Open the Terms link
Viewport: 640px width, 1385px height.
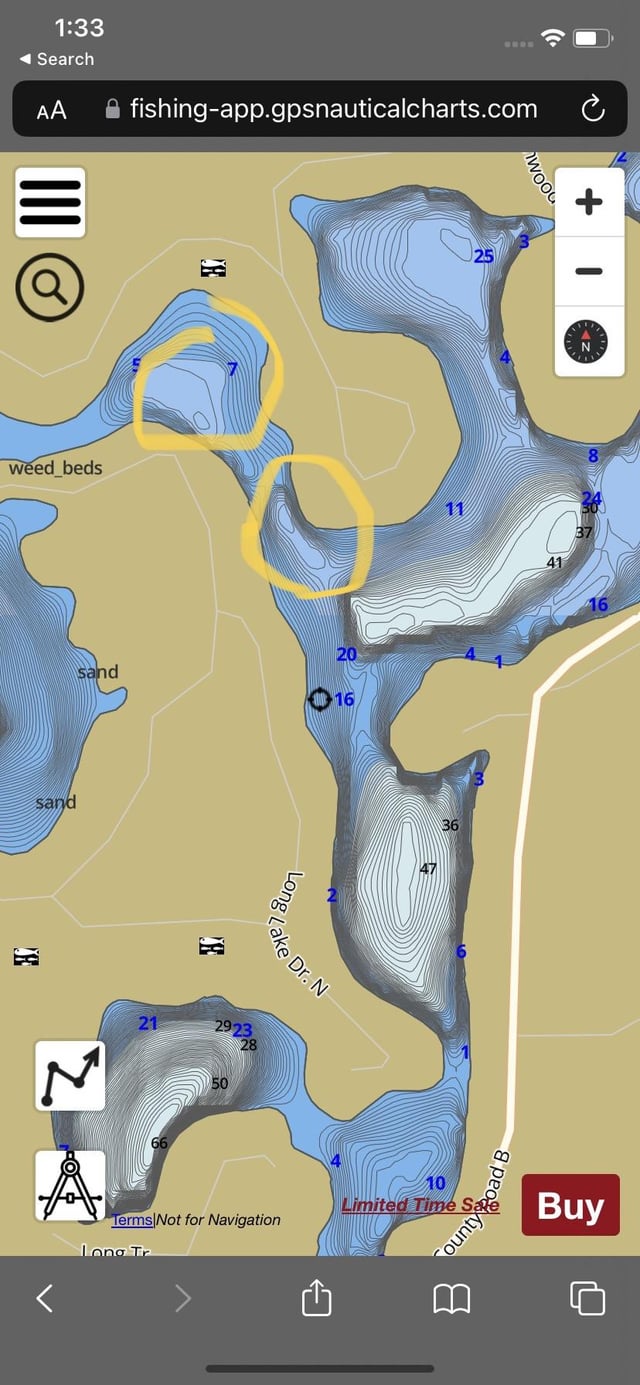pyautogui.click(x=132, y=1220)
